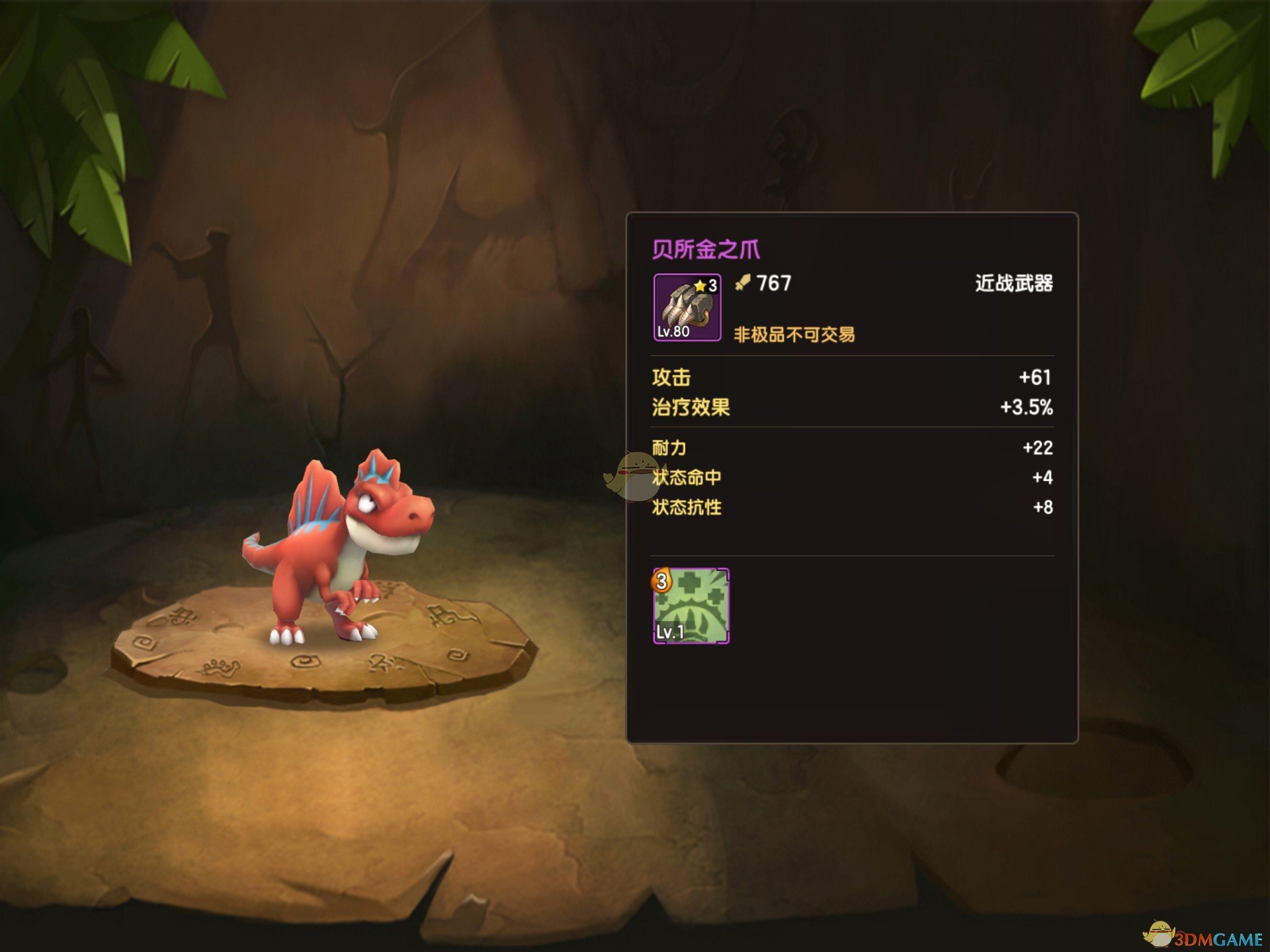This screenshot has height=952, width=1270.
Task: Click the gold dagger attack icon beside 767
Action: click(742, 283)
